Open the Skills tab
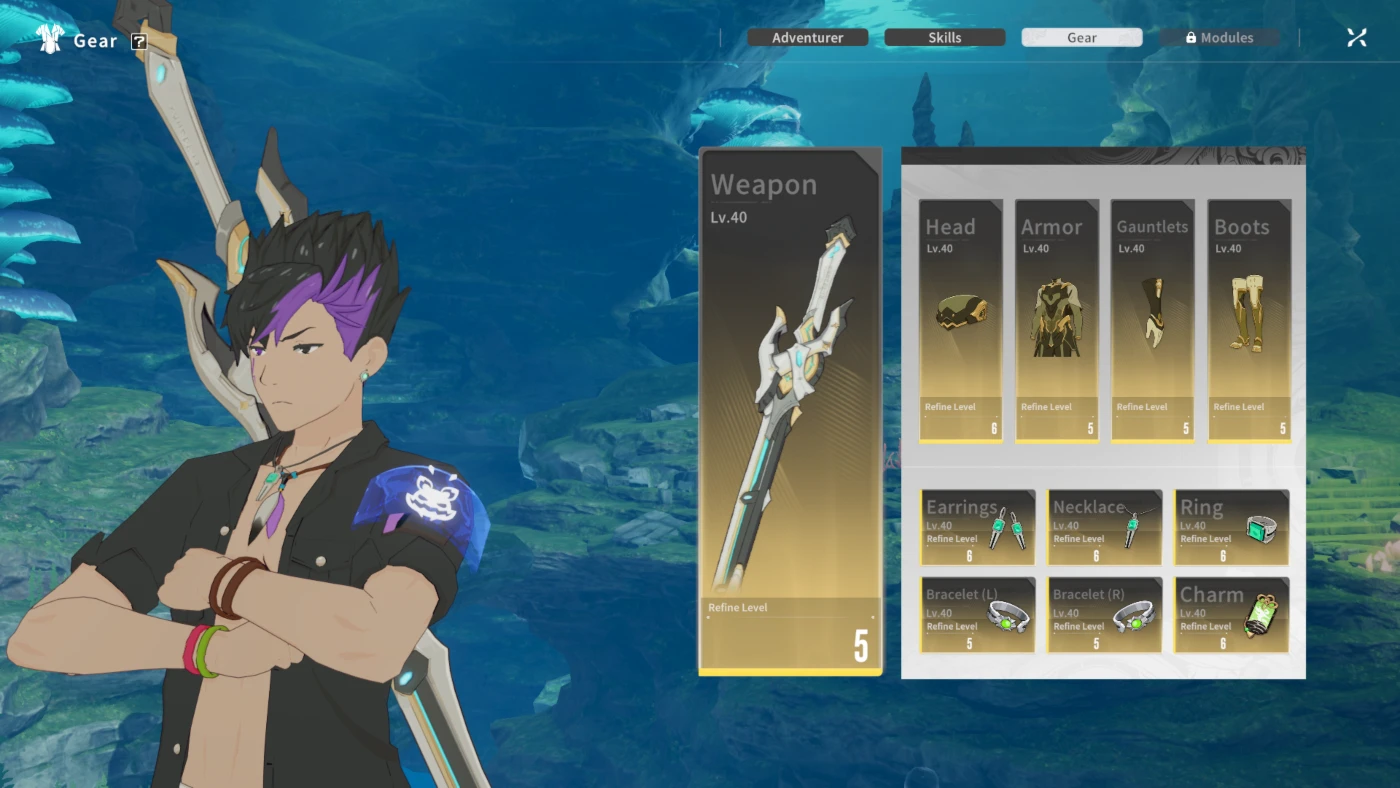 point(944,38)
